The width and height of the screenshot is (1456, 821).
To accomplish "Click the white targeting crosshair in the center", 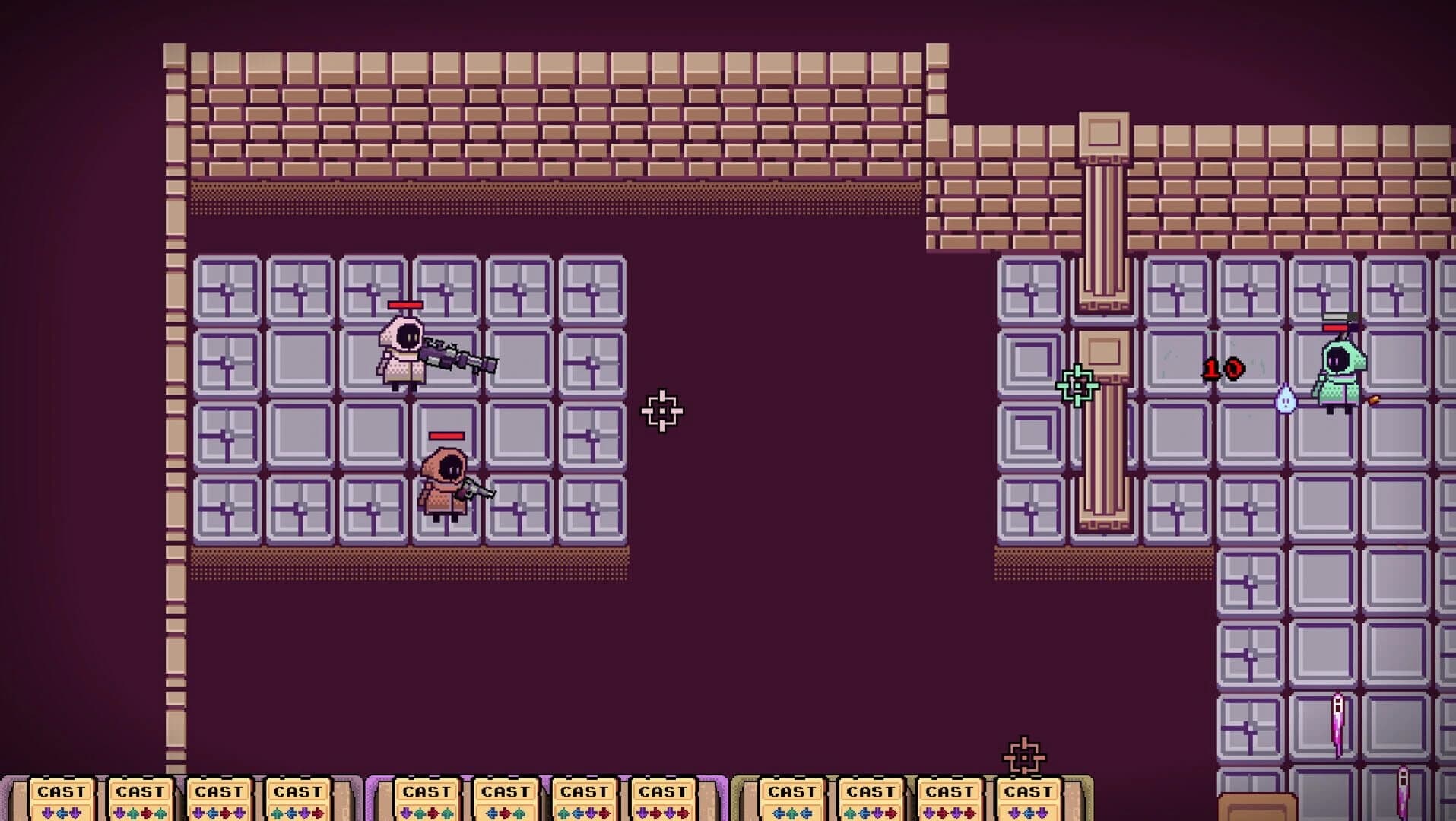I will coord(663,411).
